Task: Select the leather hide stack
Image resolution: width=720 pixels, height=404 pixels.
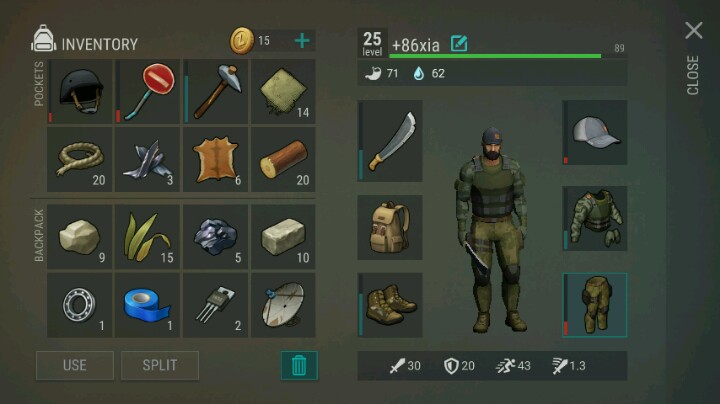Action: pyautogui.click(x=215, y=159)
